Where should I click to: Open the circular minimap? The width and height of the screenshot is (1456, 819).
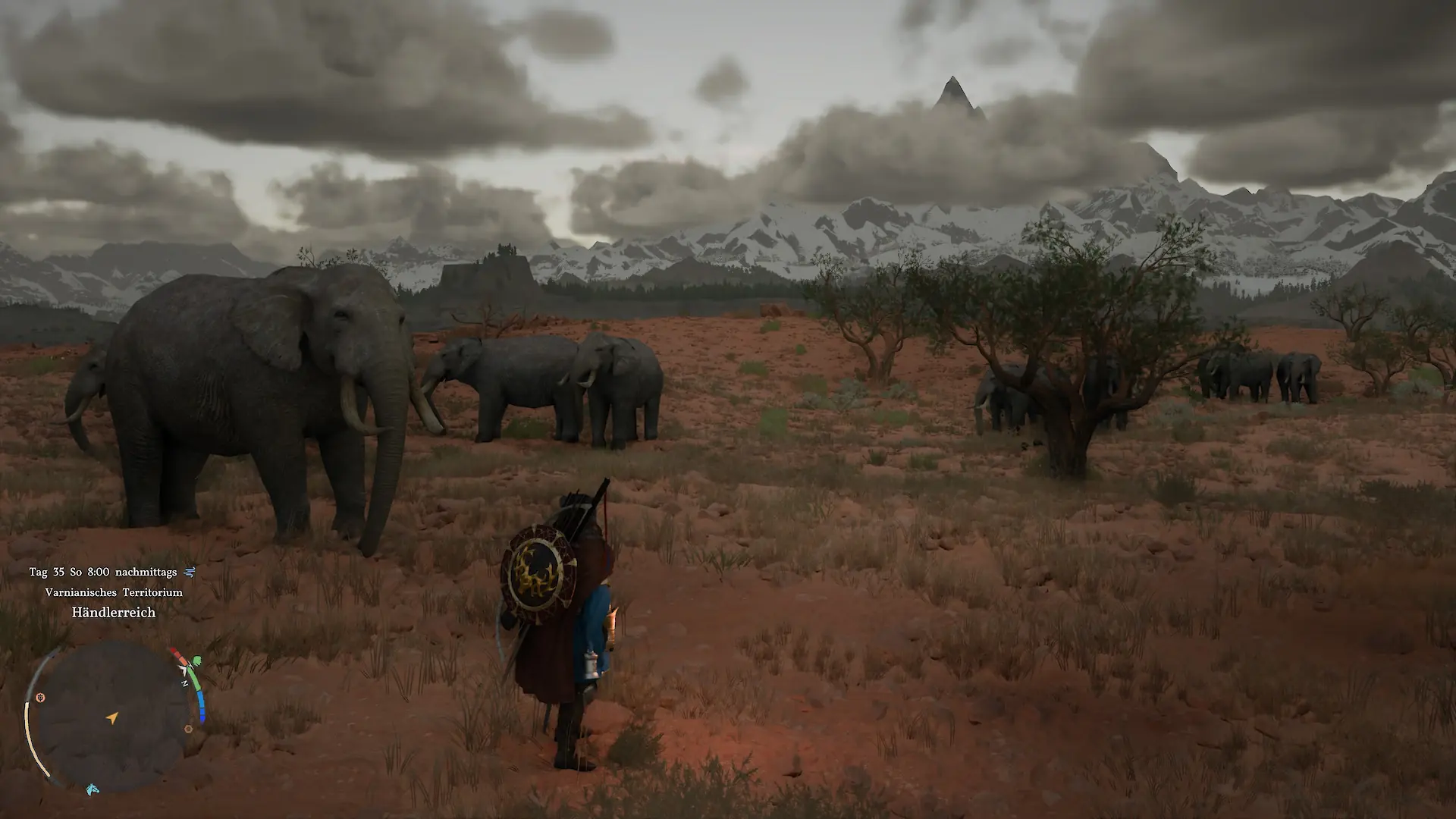(112, 717)
